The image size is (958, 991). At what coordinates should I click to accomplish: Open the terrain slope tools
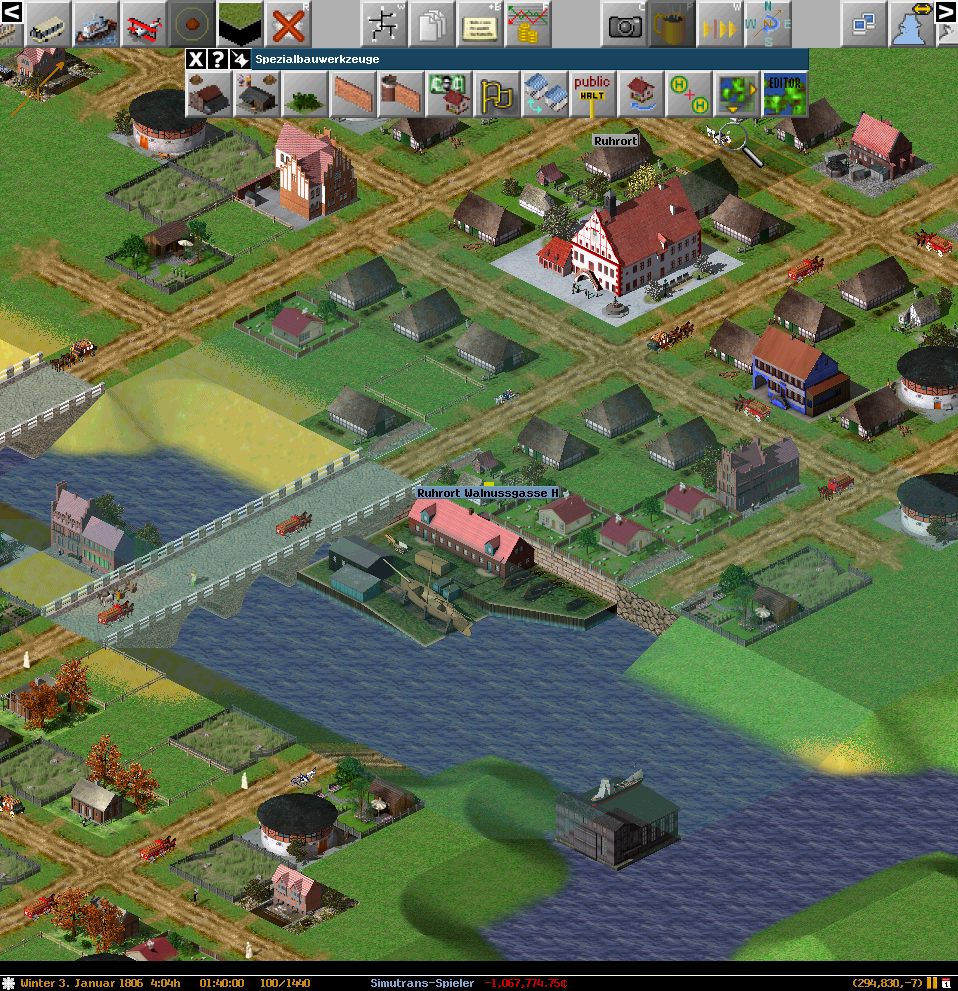(x=240, y=23)
